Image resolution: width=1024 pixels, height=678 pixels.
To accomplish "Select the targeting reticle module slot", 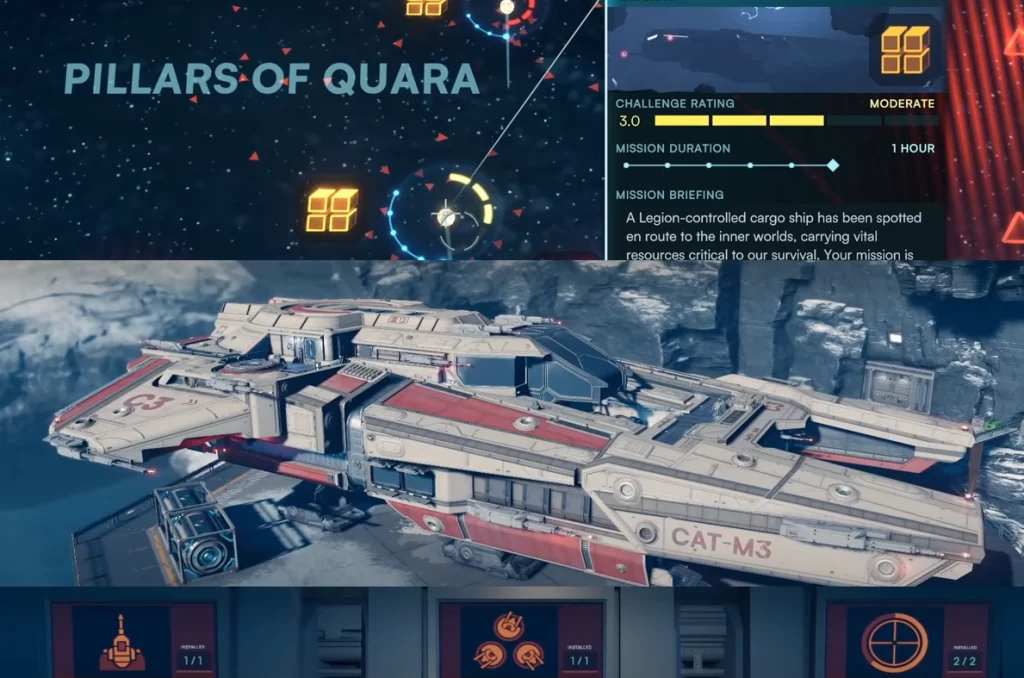I will [x=894, y=641].
